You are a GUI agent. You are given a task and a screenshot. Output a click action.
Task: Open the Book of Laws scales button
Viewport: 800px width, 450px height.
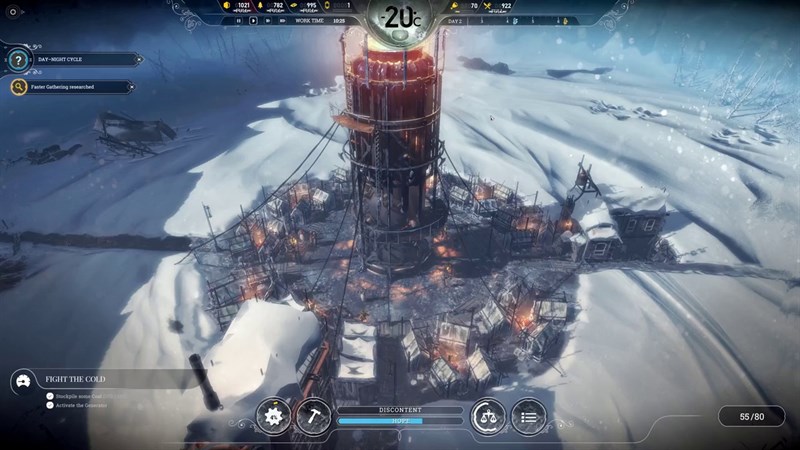[488, 415]
